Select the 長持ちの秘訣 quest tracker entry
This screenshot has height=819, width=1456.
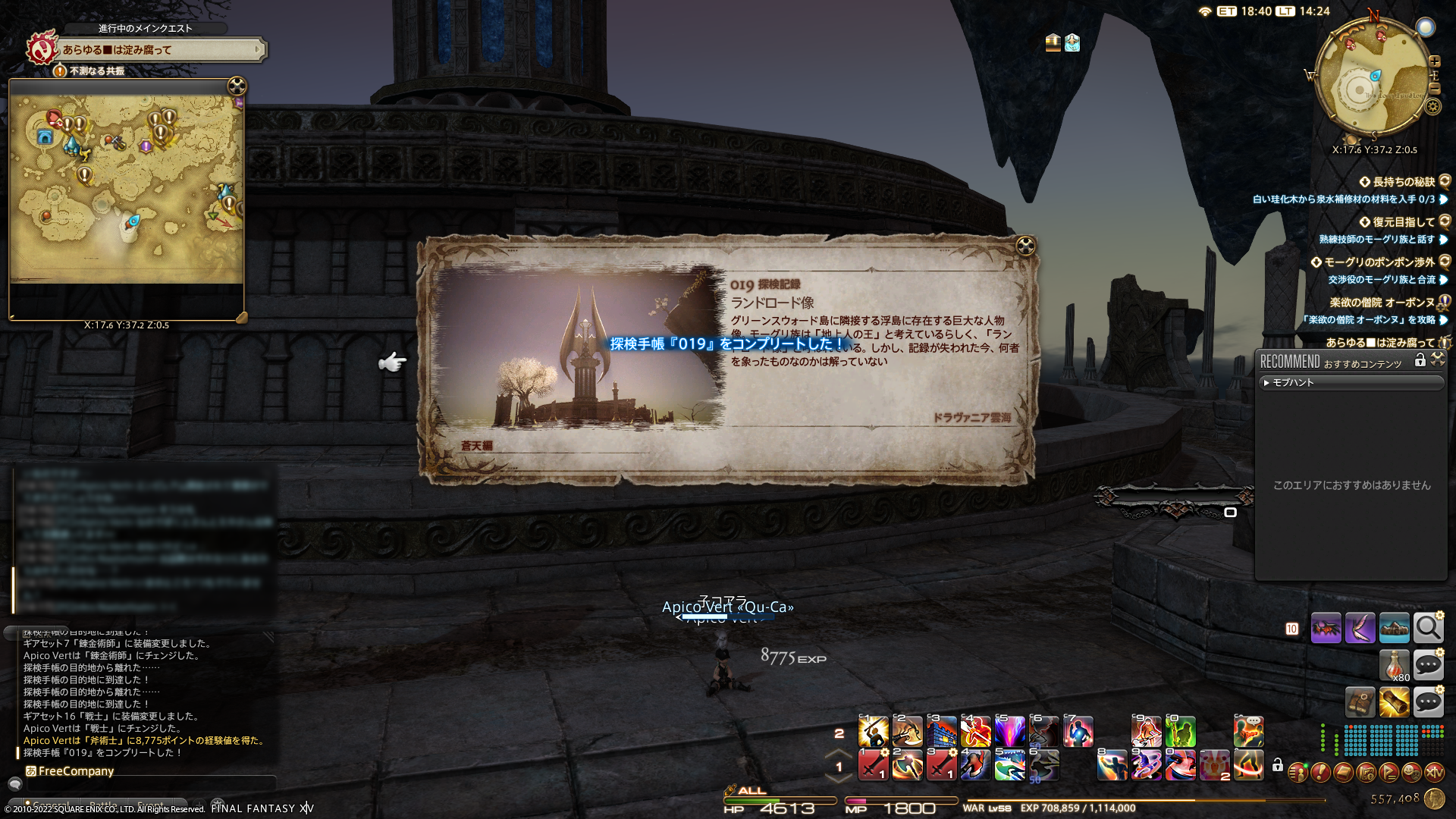point(1403,182)
